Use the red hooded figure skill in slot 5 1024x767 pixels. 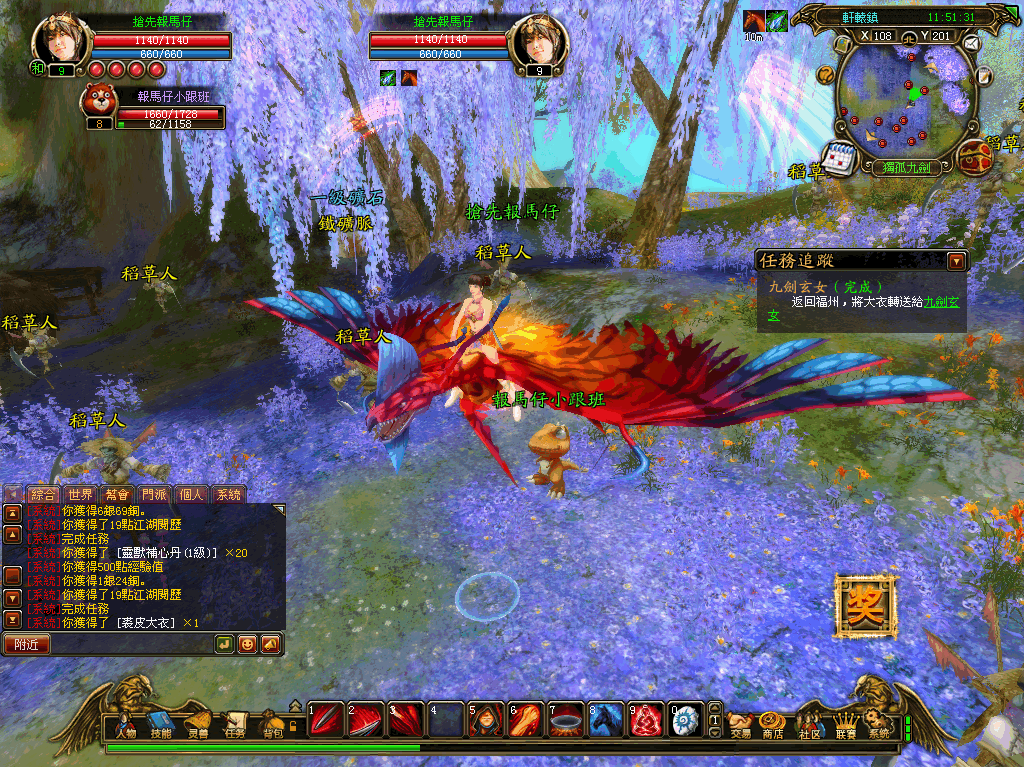pos(484,720)
